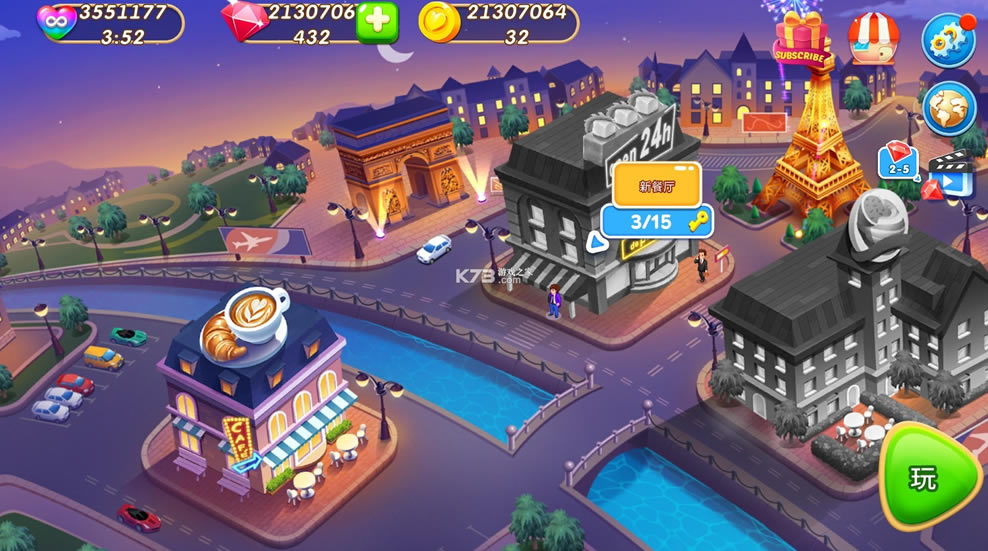Open the world globe map
The width and height of the screenshot is (988, 551).
pos(948,107)
